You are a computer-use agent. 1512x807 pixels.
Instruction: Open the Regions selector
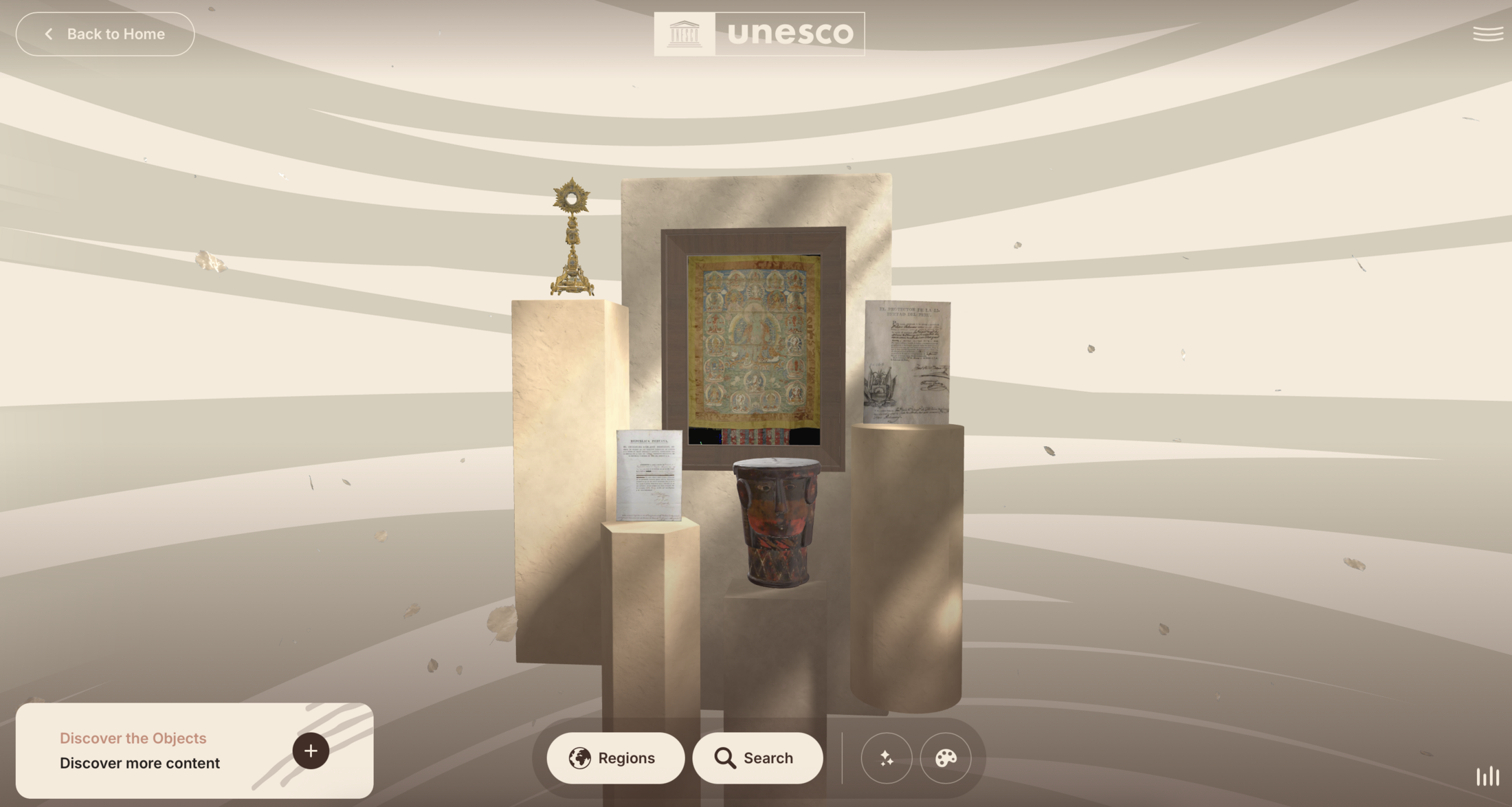[x=615, y=758]
